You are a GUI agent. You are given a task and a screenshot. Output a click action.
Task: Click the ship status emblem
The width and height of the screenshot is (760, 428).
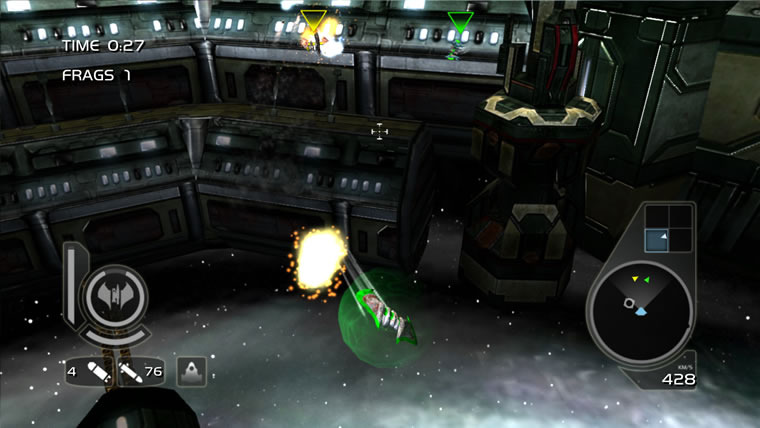[113, 296]
